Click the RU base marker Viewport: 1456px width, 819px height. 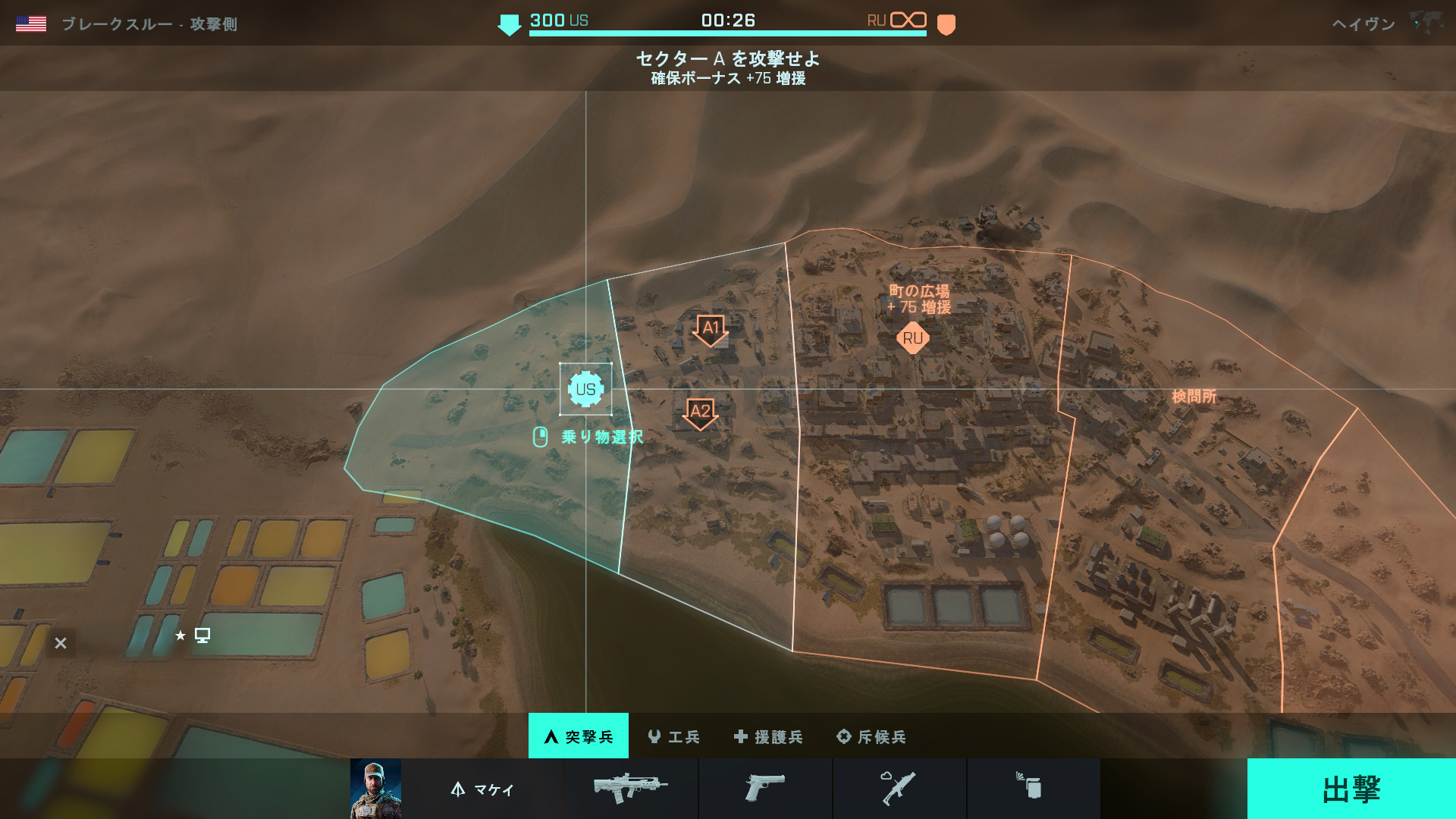coord(912,338)
